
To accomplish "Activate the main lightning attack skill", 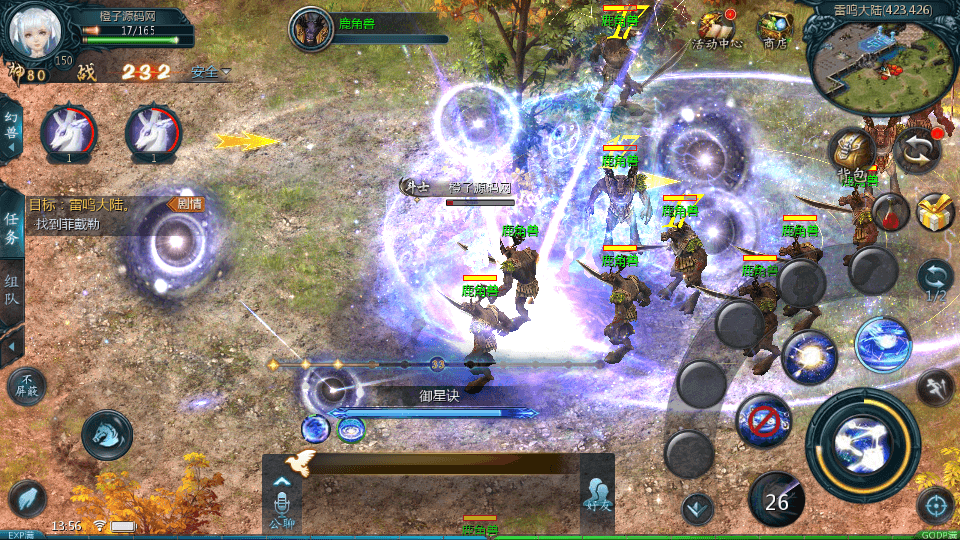I will (x=863, y=445).
